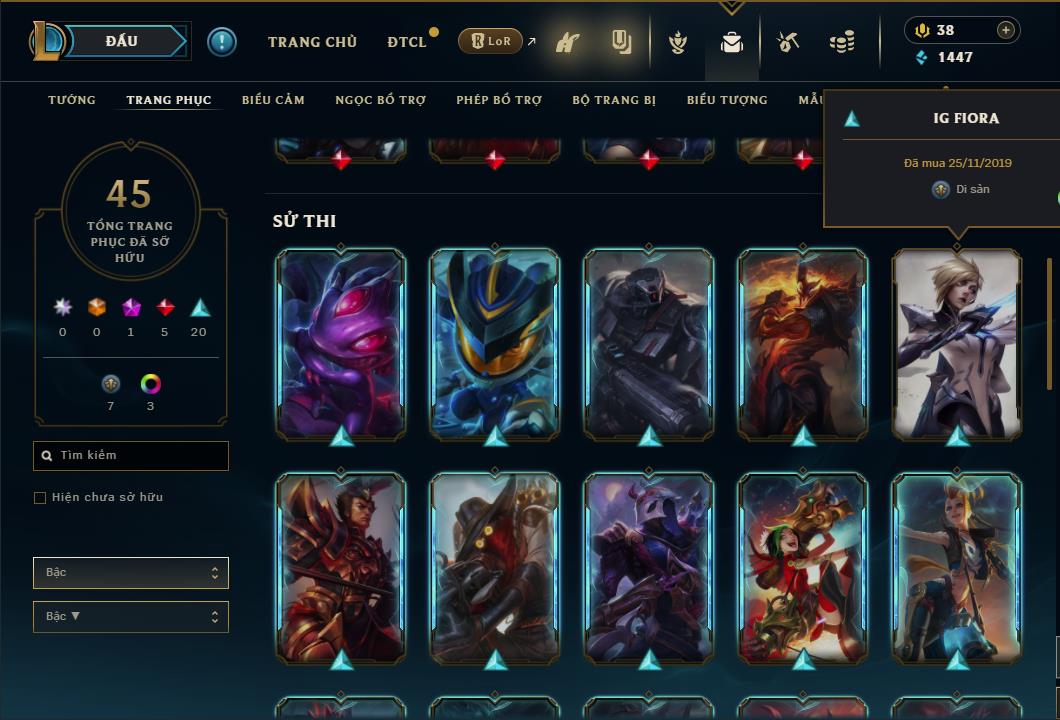Open the exclamation alert notification icon
Viewport: 1060px width, 720px height.
(222, 41)
